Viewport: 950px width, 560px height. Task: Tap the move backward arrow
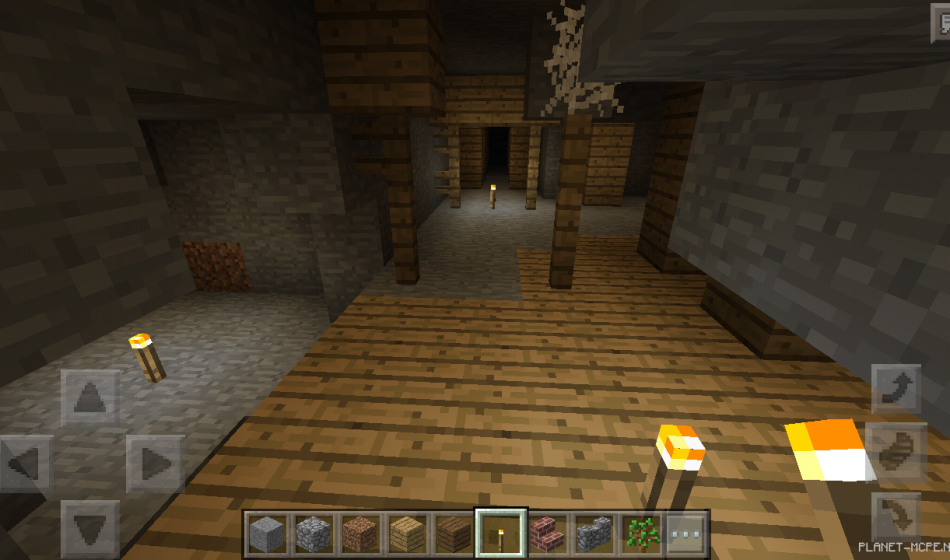tap(90, 527)
